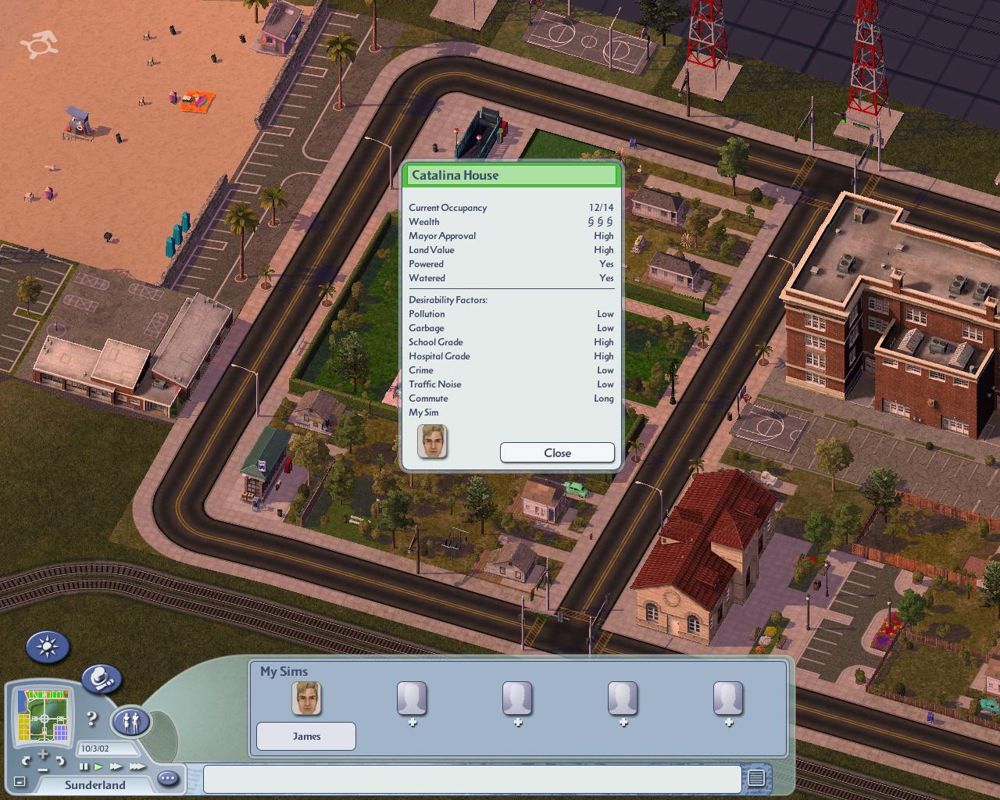
Task: Open the Mayor mode top hat button
Action: (100, 680)
